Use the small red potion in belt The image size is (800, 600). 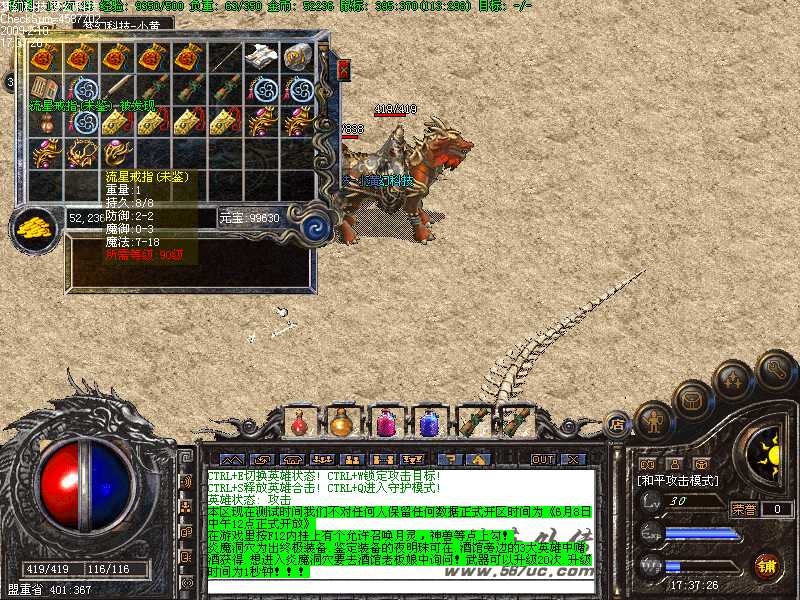coord(299,423)
